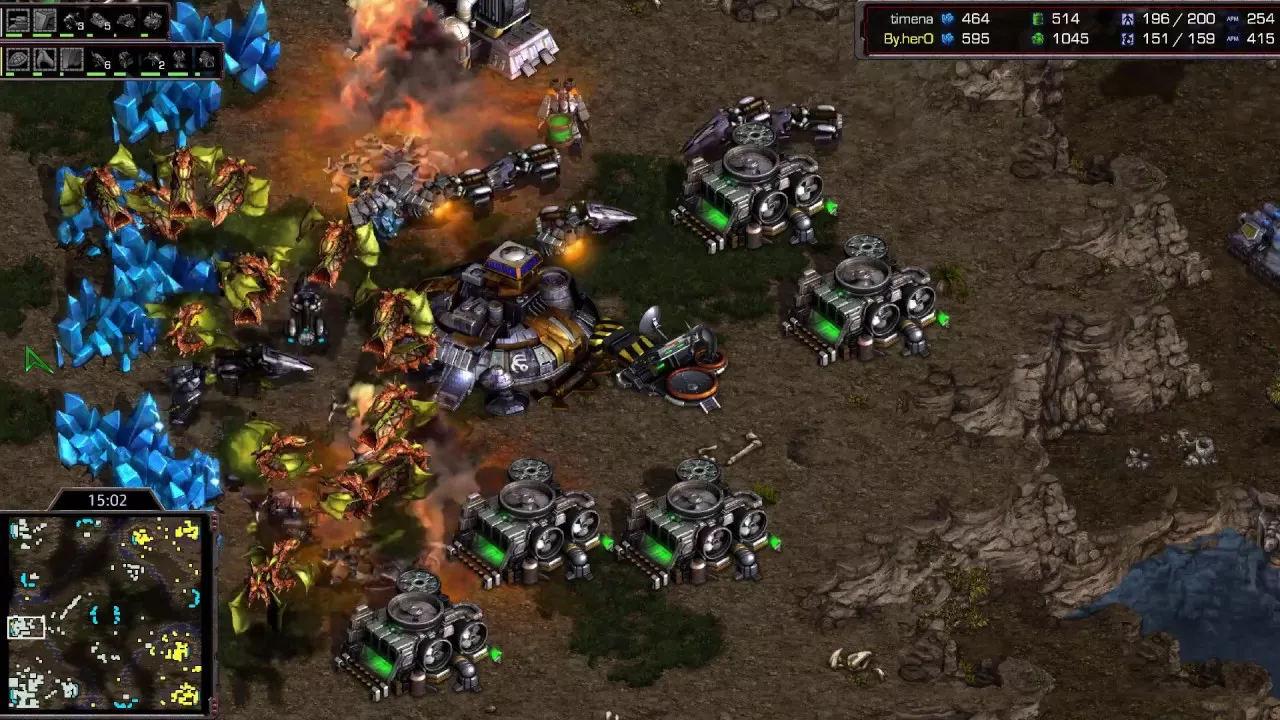Choose player By.herO in the scoreboard
The image size is (1280, 720).
point(908,39)
